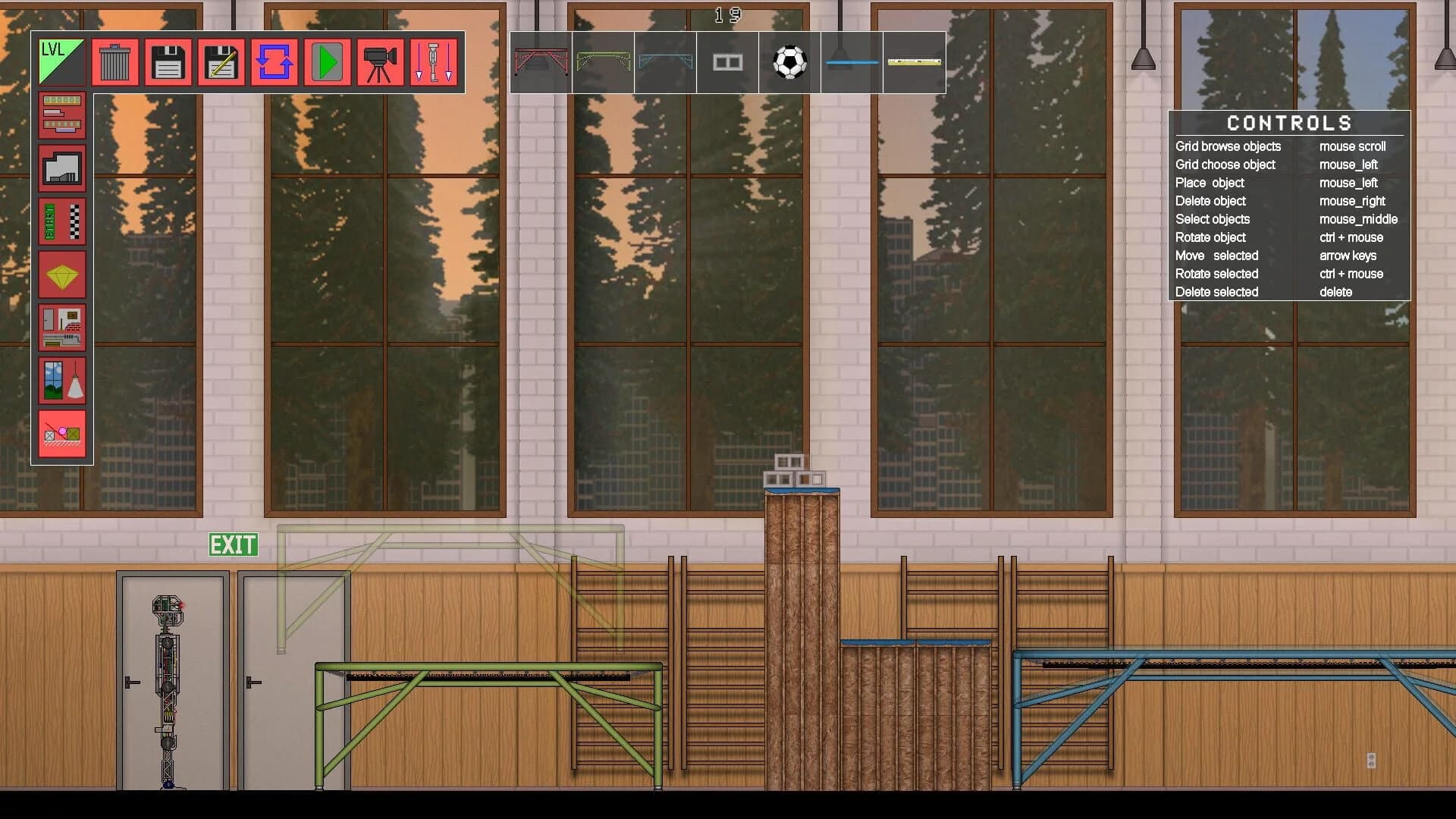Choose the green vaulting frame object

point(602,62)
